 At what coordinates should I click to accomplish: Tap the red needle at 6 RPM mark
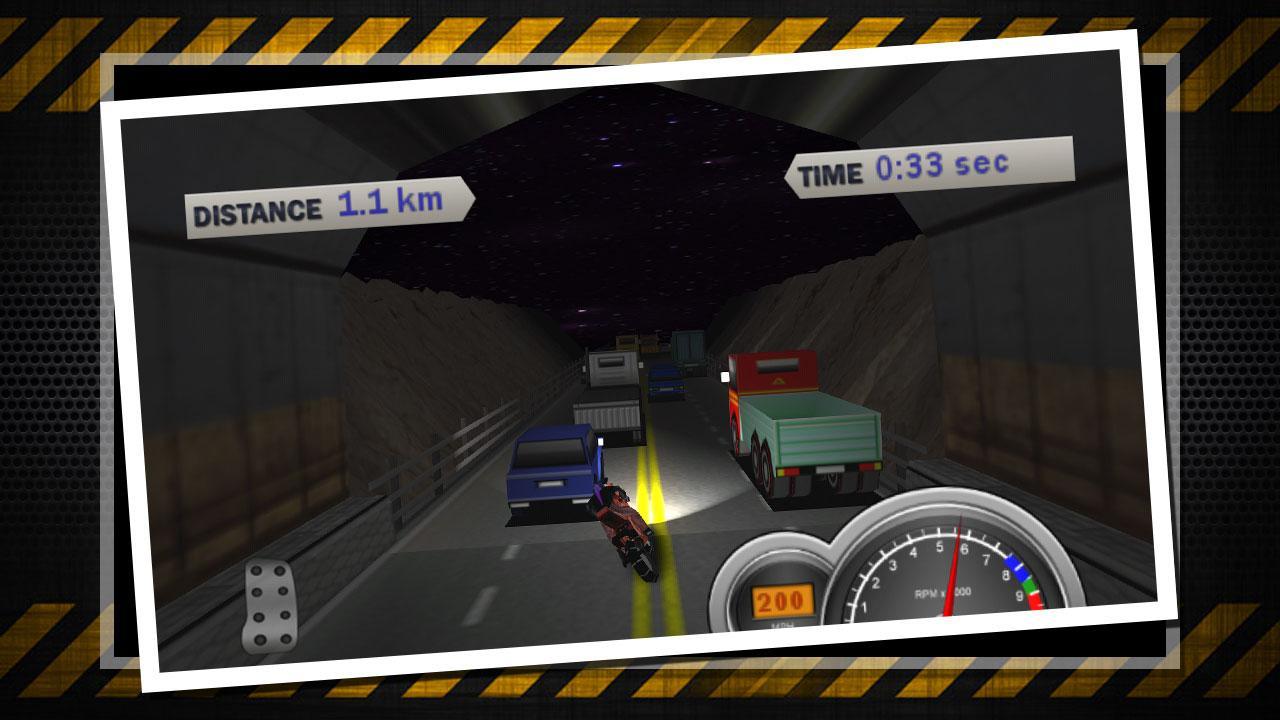[959, 527]
